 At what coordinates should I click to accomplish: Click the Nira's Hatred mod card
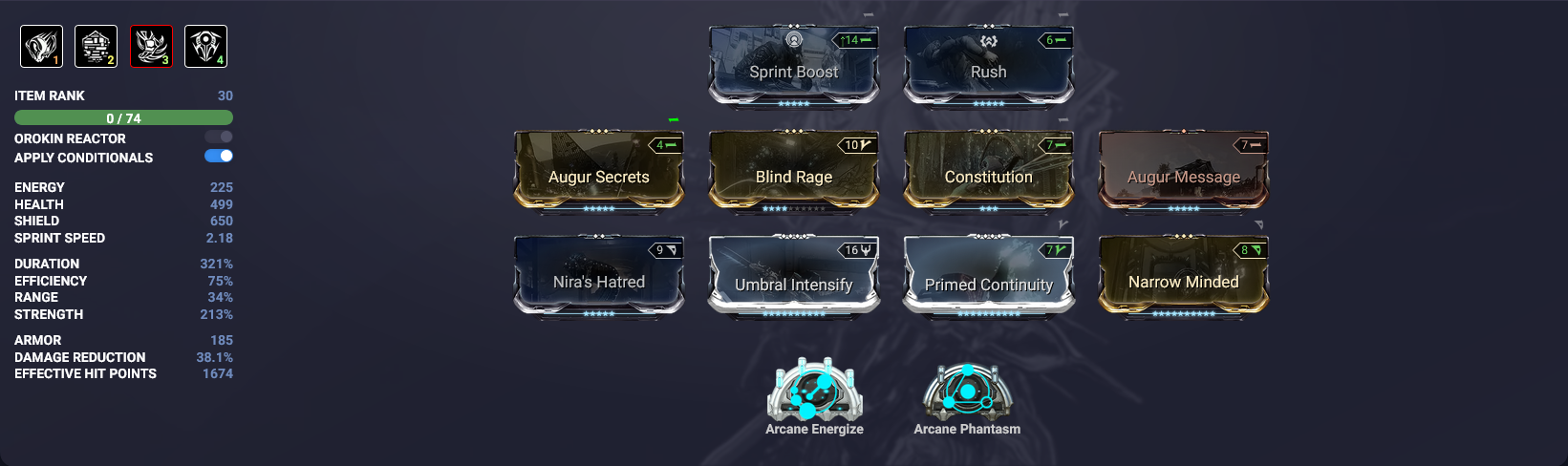point(598,277)
